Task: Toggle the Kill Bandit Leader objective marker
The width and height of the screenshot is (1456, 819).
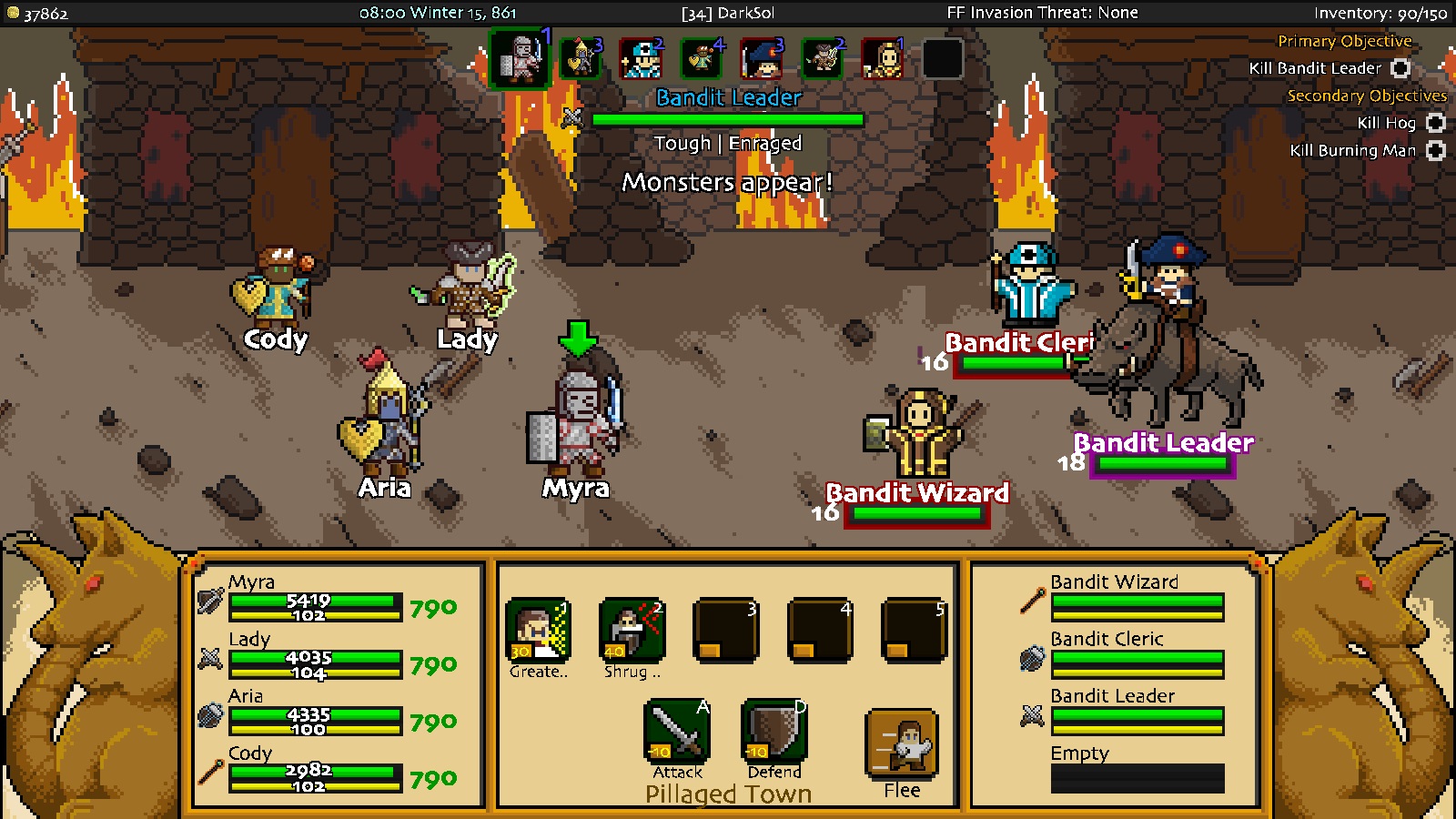Action: (x=1400, y=68)
